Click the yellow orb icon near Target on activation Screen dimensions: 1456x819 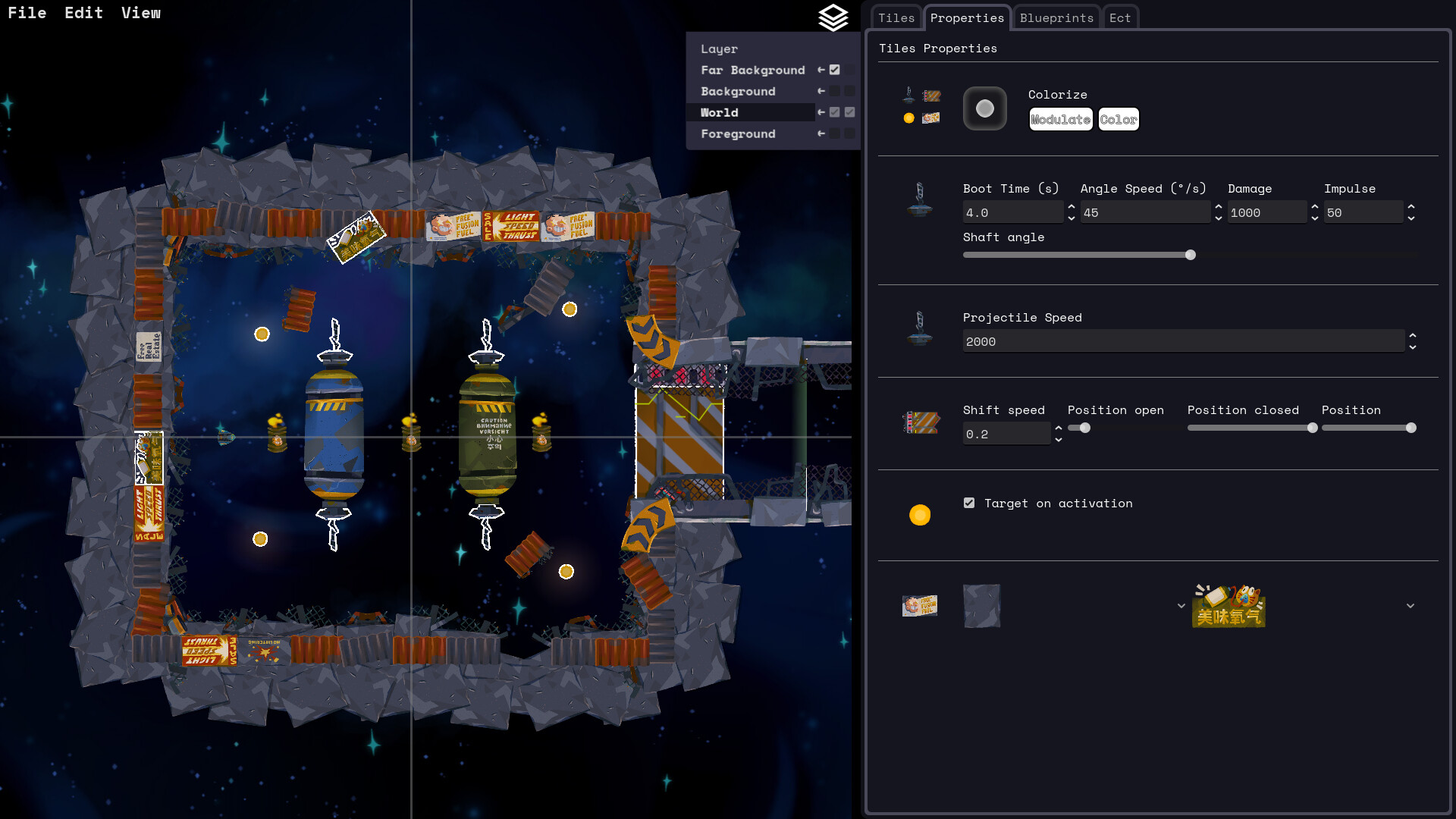[x=920, y=515]
